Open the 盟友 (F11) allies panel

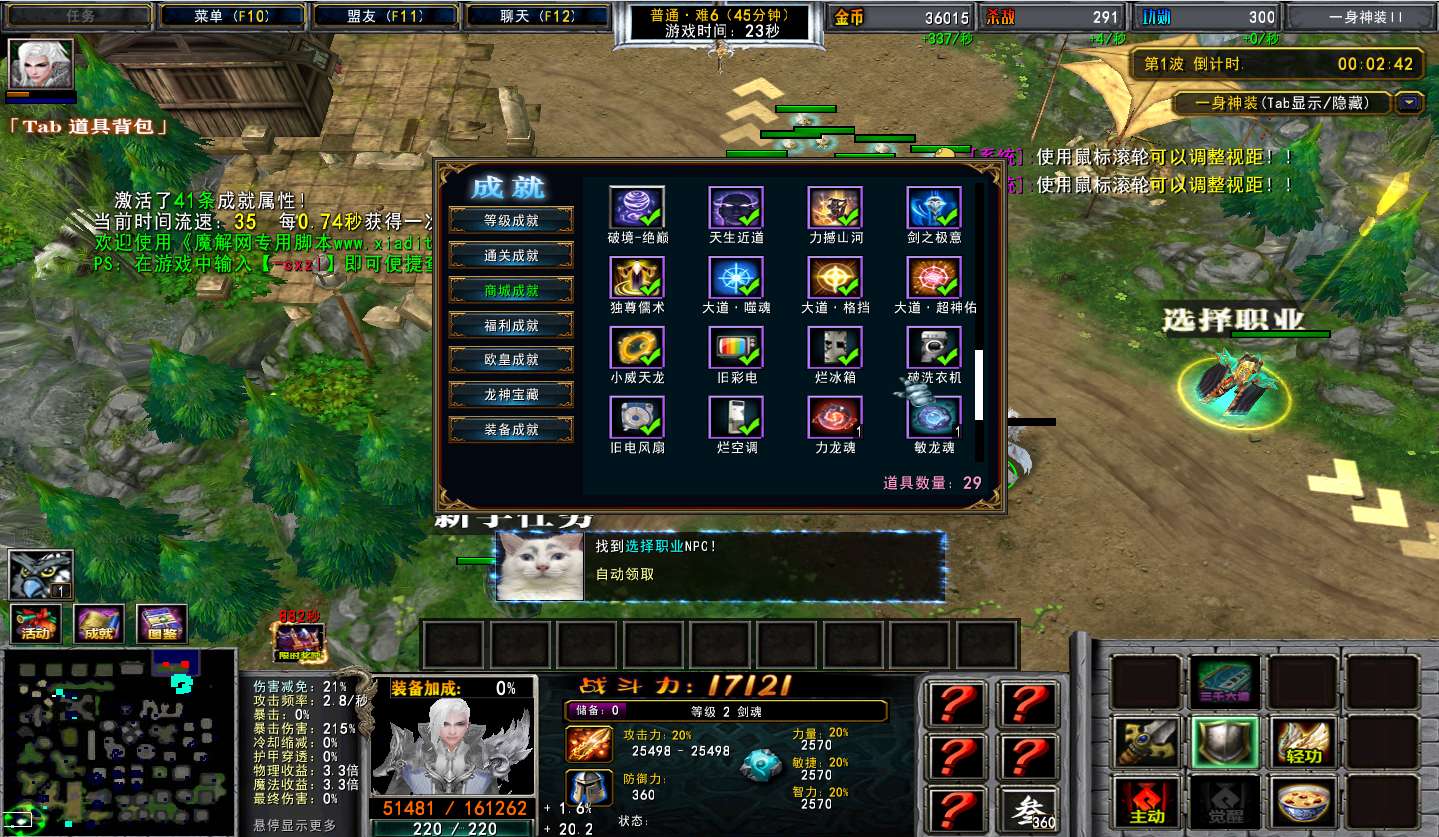pyautogui.click(x=386, y=16)
